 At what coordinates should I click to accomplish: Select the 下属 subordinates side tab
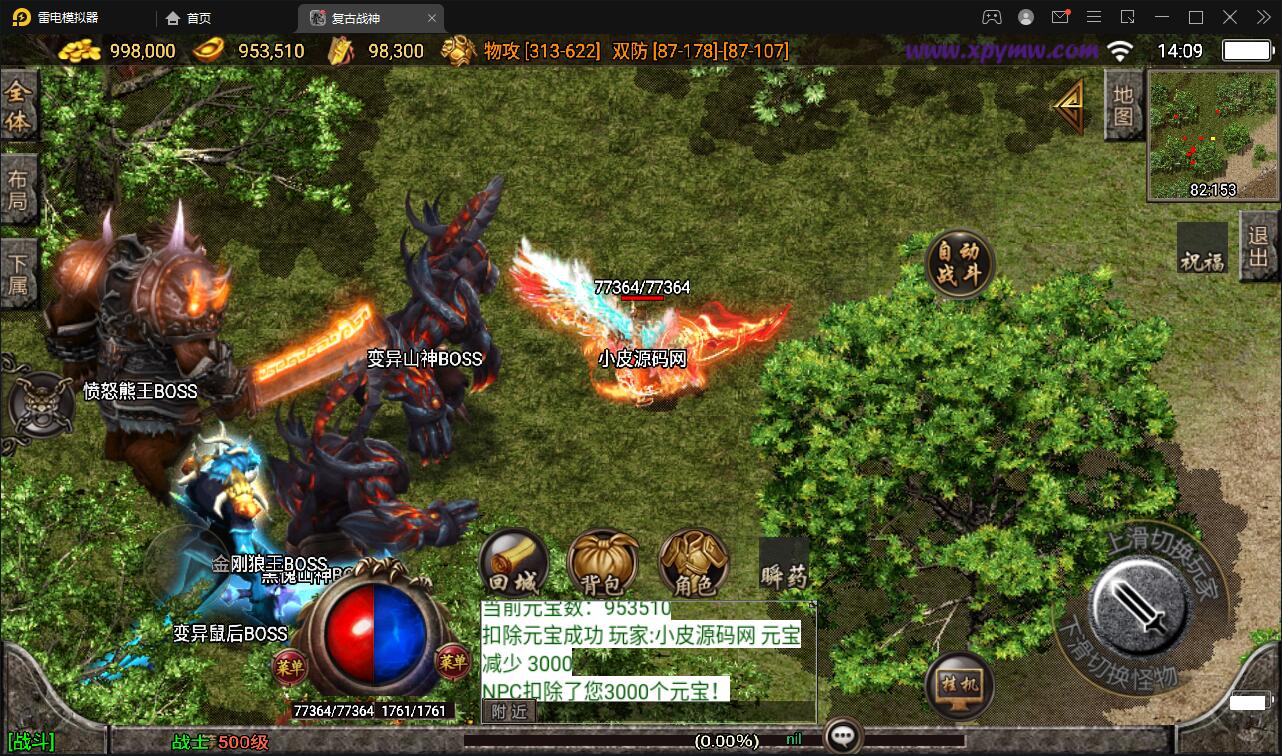pos(19,275)
